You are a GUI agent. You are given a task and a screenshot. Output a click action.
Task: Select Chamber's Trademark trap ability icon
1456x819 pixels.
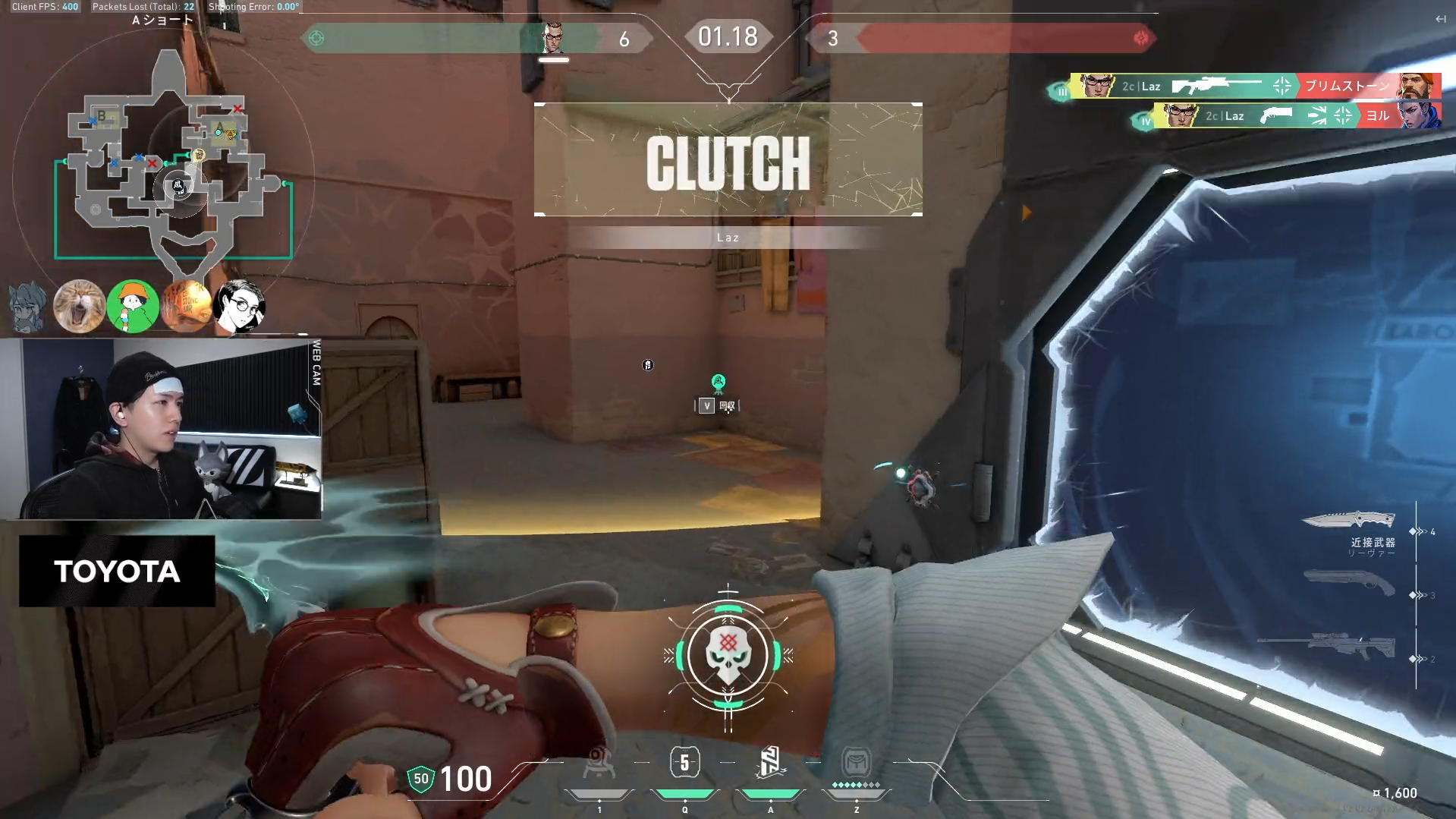599,763
